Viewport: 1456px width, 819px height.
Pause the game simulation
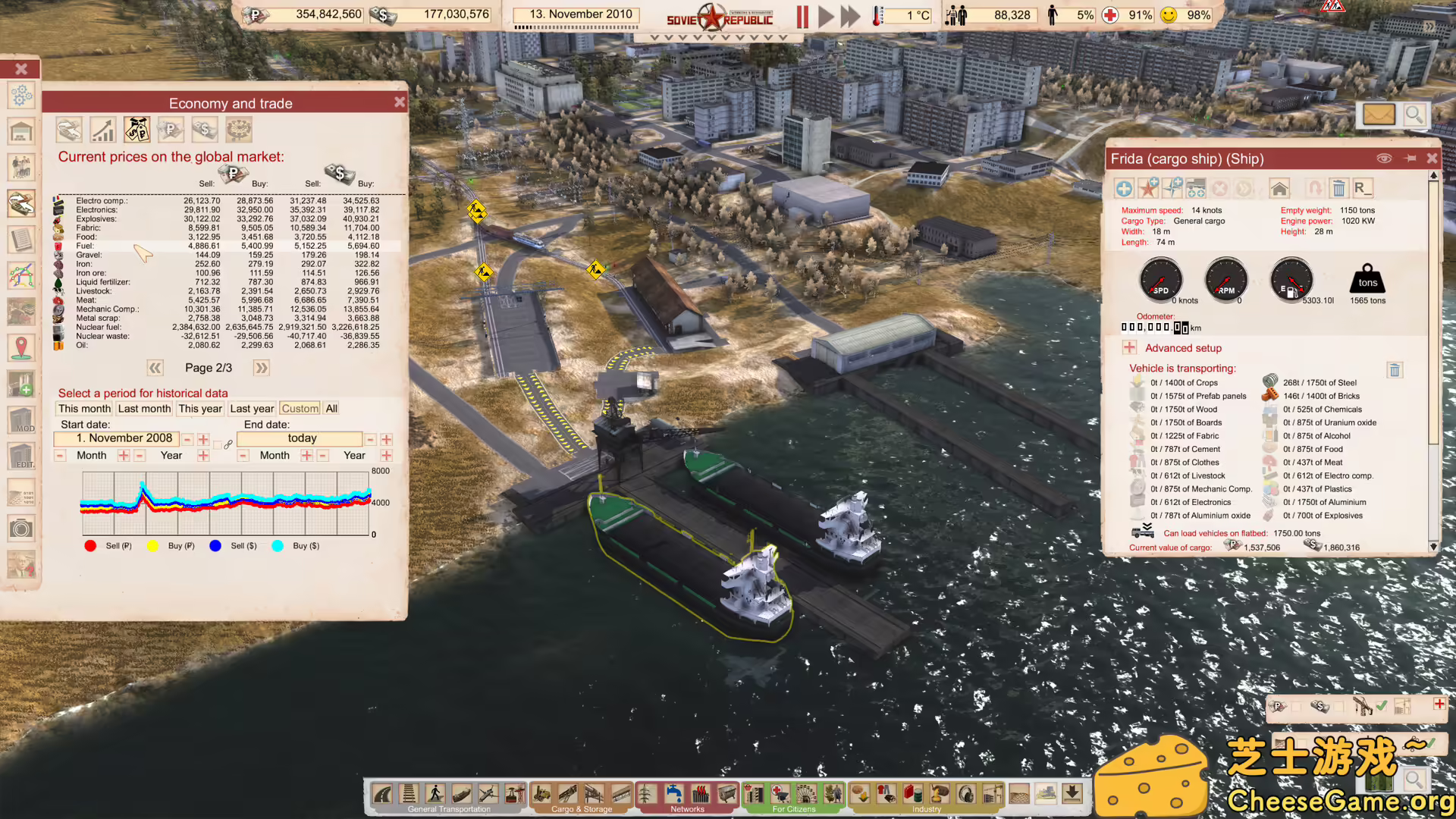coord(802,17)
